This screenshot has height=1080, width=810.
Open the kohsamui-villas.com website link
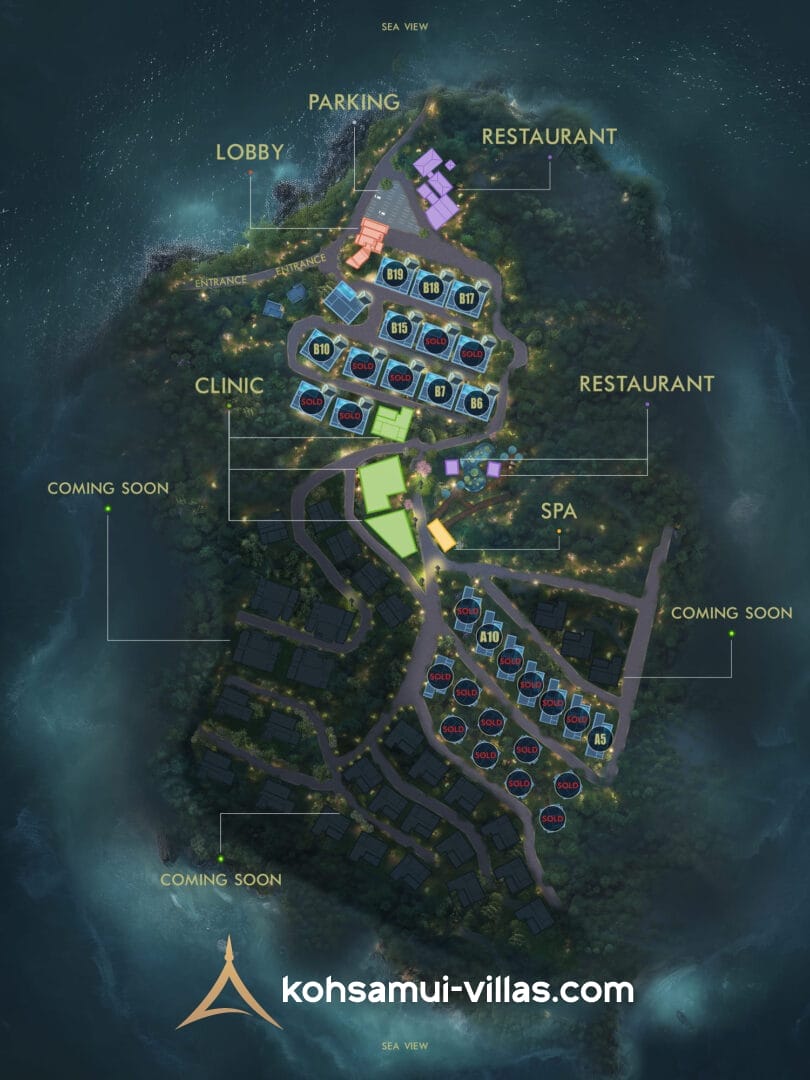[458, 990]
